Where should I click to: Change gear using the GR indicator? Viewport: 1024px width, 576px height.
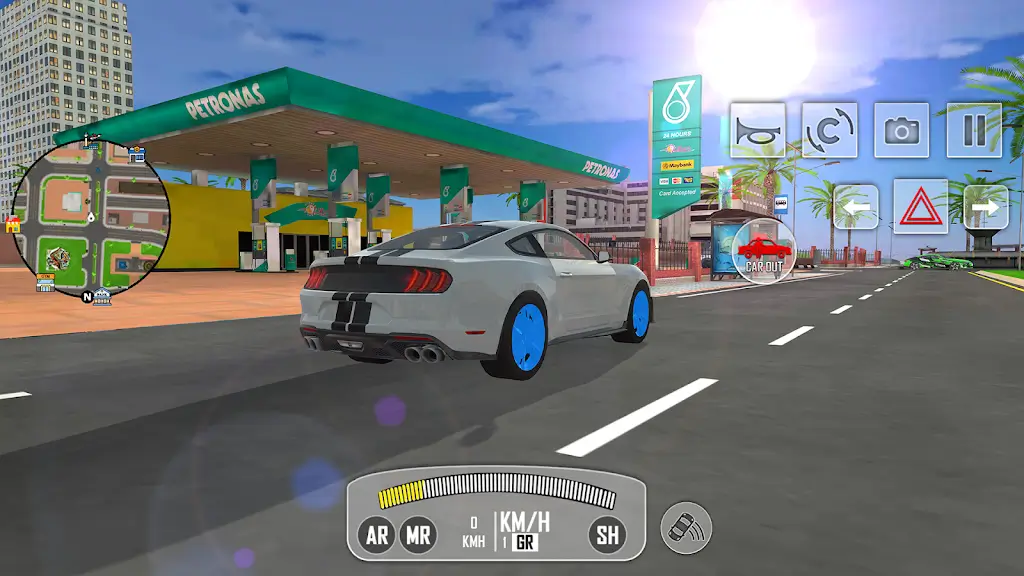click(x=524, y=543)
